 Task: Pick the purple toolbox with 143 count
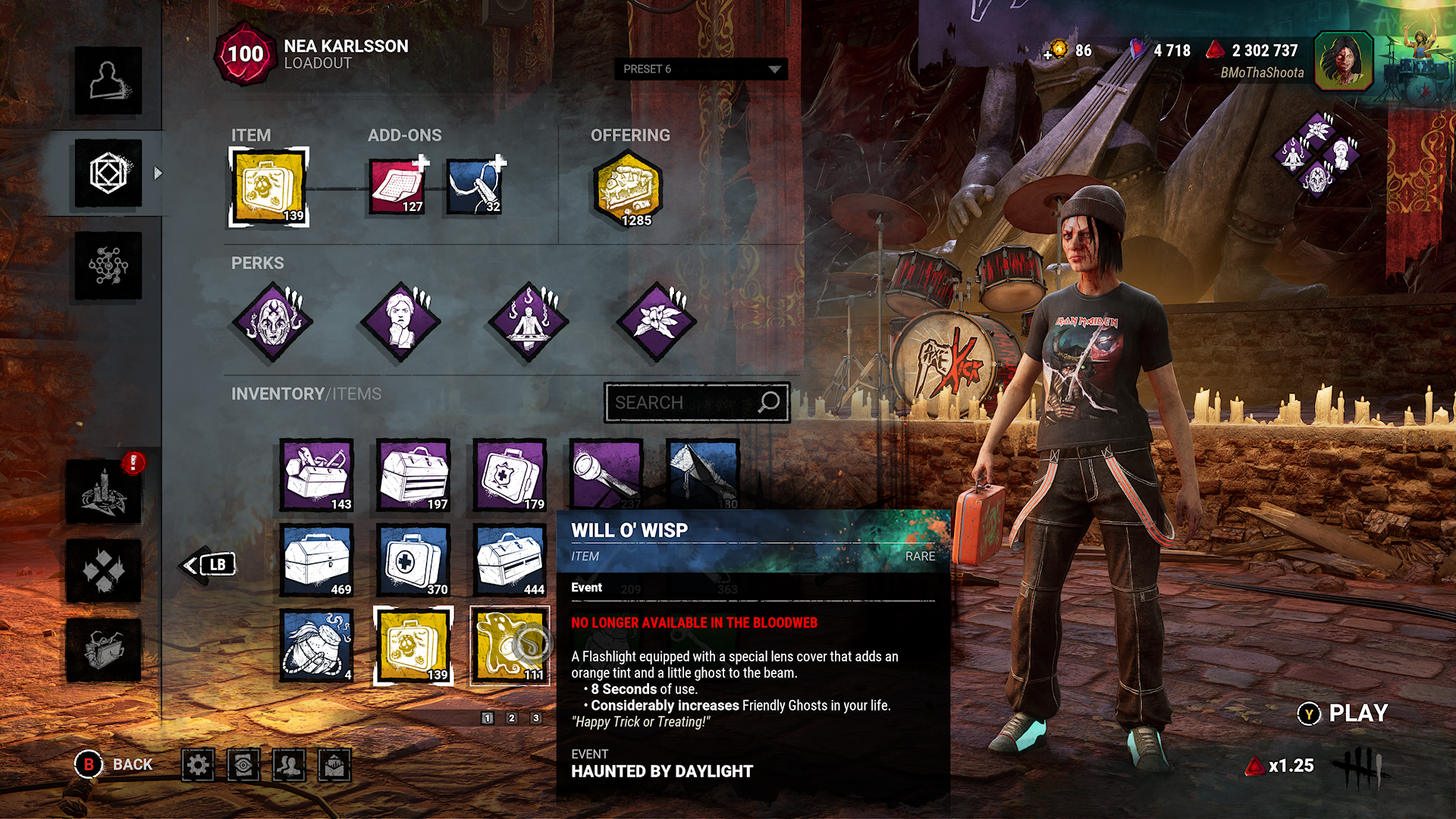coord(317,475)
